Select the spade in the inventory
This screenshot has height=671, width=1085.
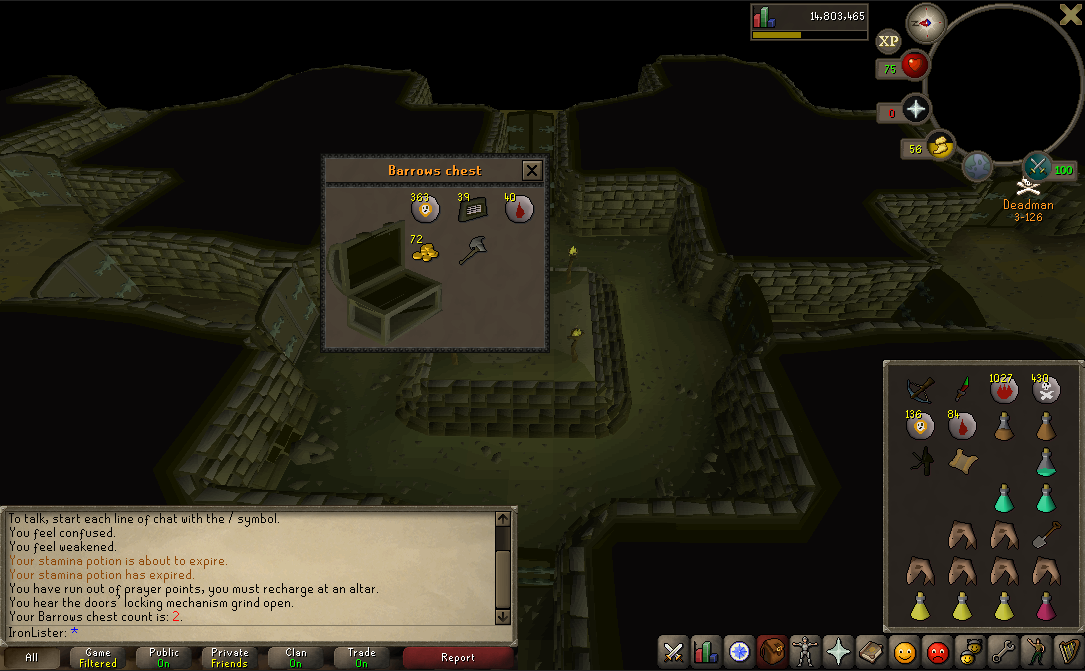click(x=1046, y=535)
